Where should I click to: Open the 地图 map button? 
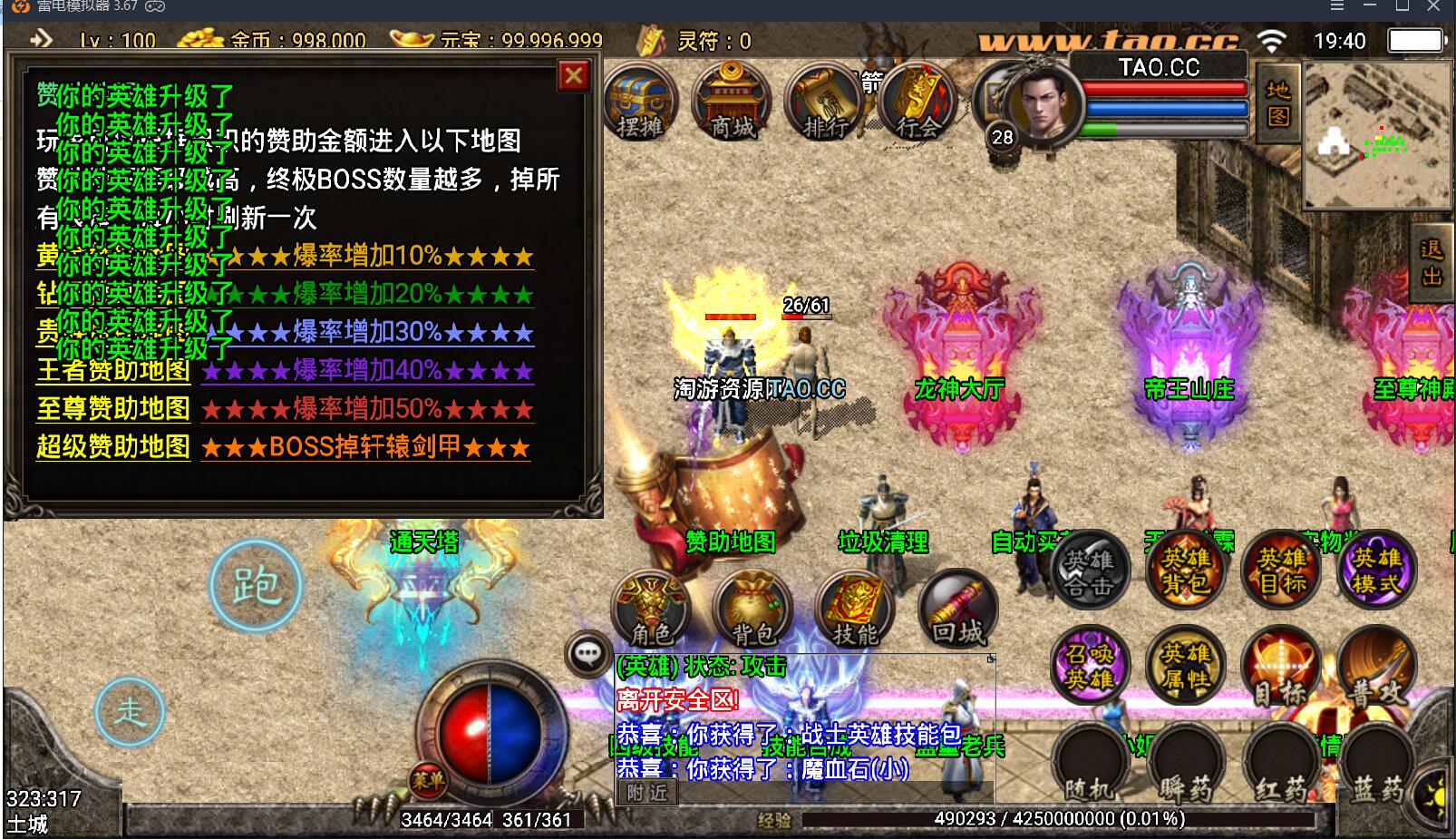1278,102
